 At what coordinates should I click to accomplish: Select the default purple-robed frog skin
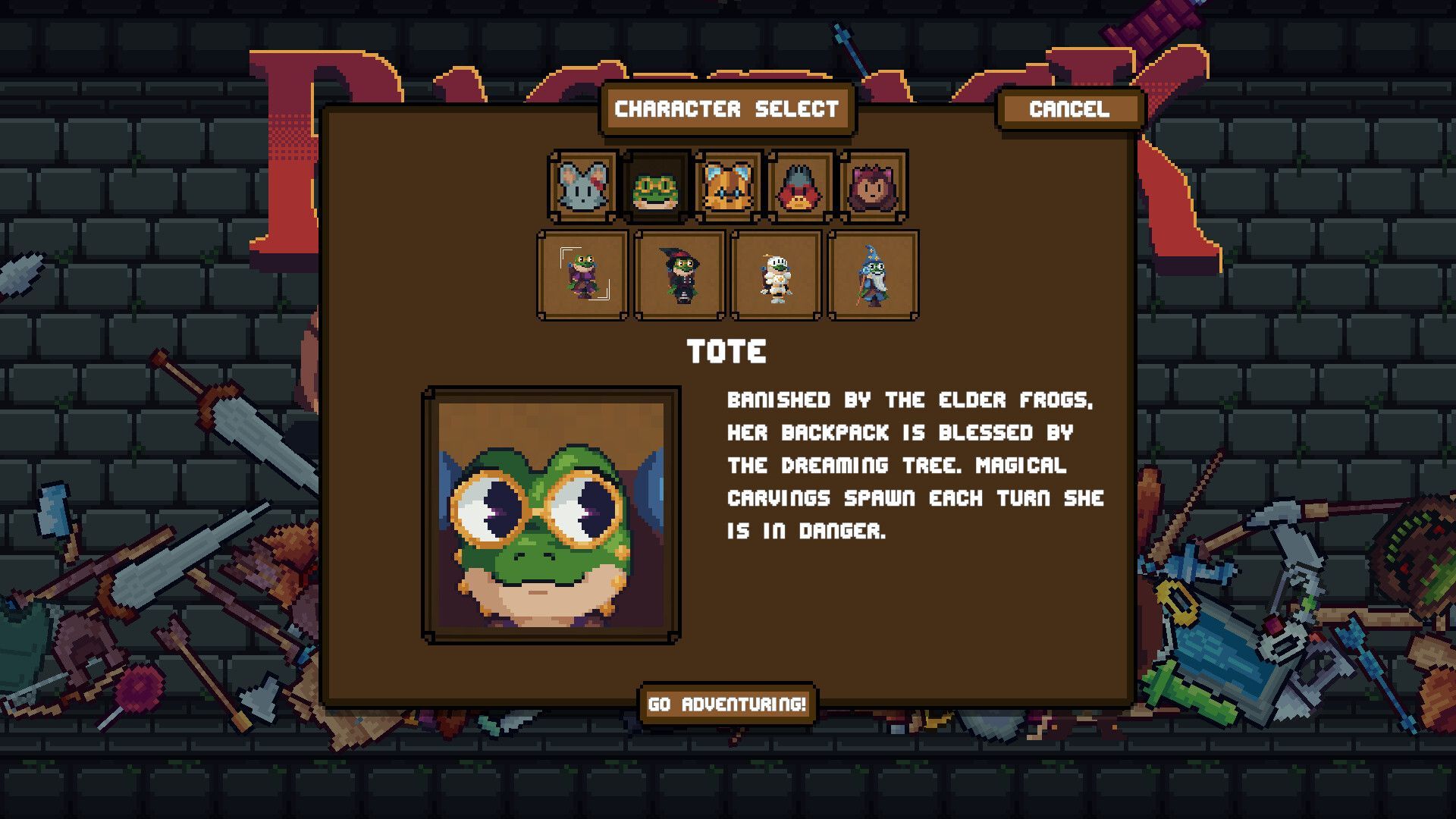(x=583, y=275)
